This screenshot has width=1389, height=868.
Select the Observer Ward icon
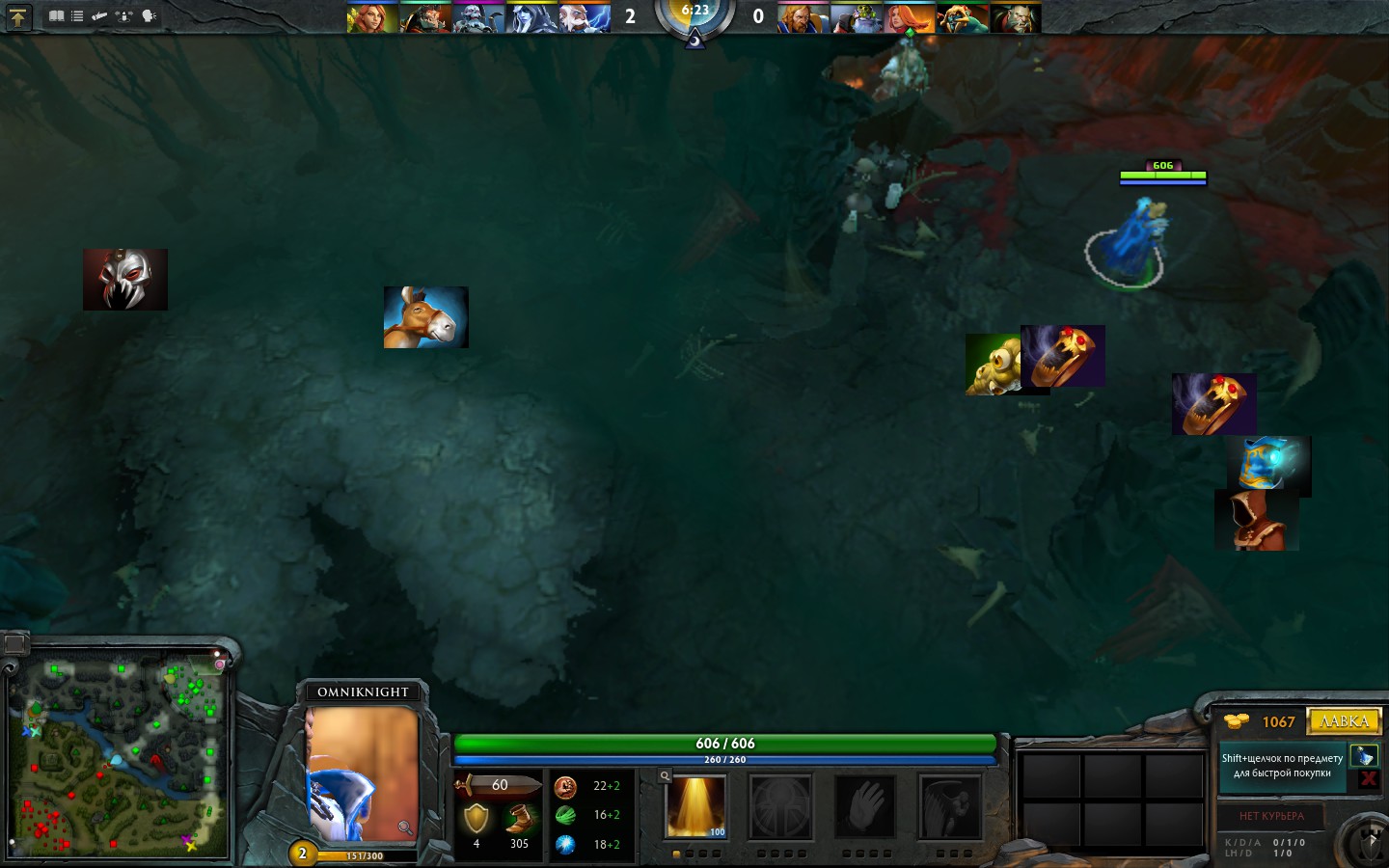point(994,365)
